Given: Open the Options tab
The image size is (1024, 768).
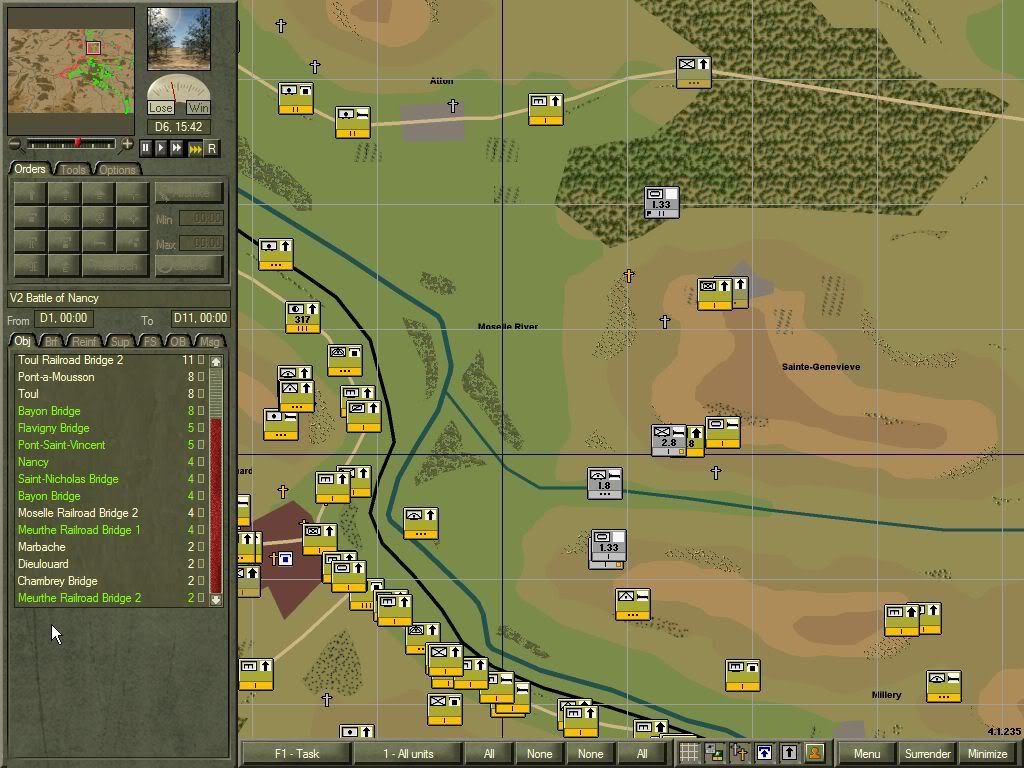Looking at the screenshot, I should (x=117, y=170).
